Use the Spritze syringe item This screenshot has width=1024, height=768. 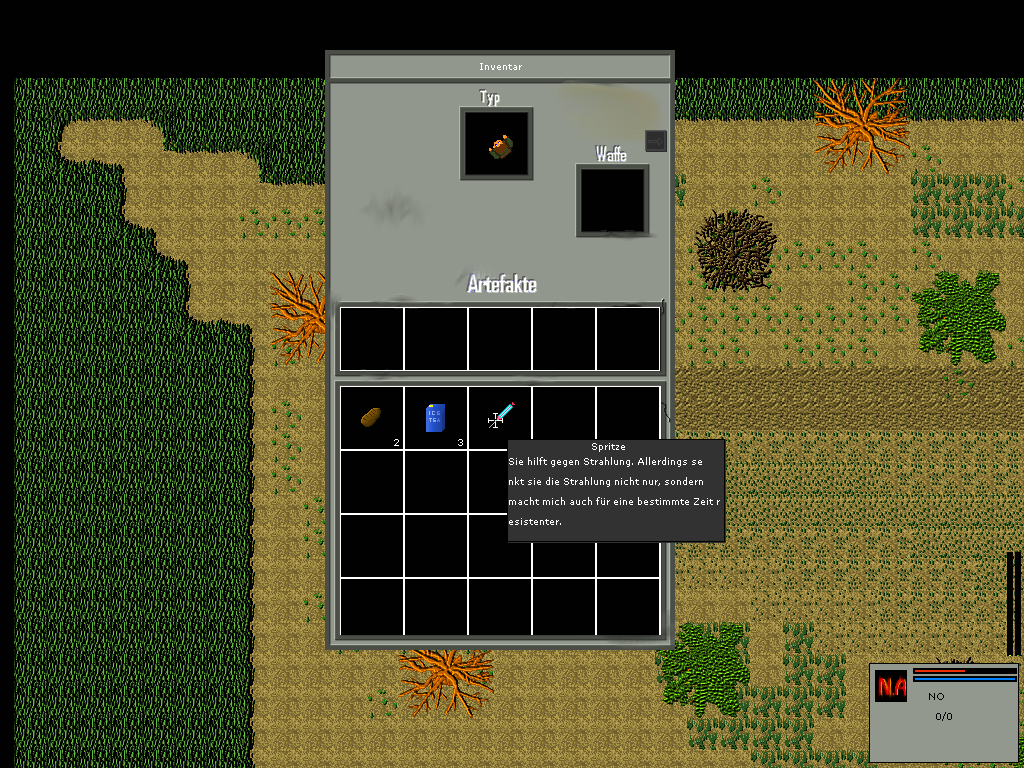pos(500,416)
